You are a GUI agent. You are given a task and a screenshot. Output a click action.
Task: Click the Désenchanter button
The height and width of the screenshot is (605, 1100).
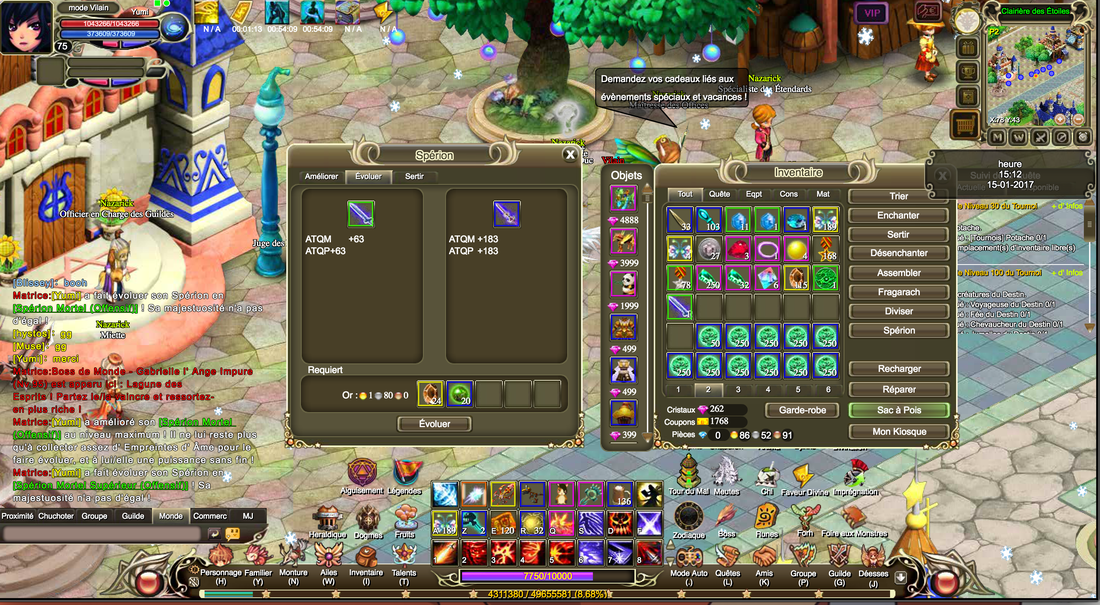(898, 253)
